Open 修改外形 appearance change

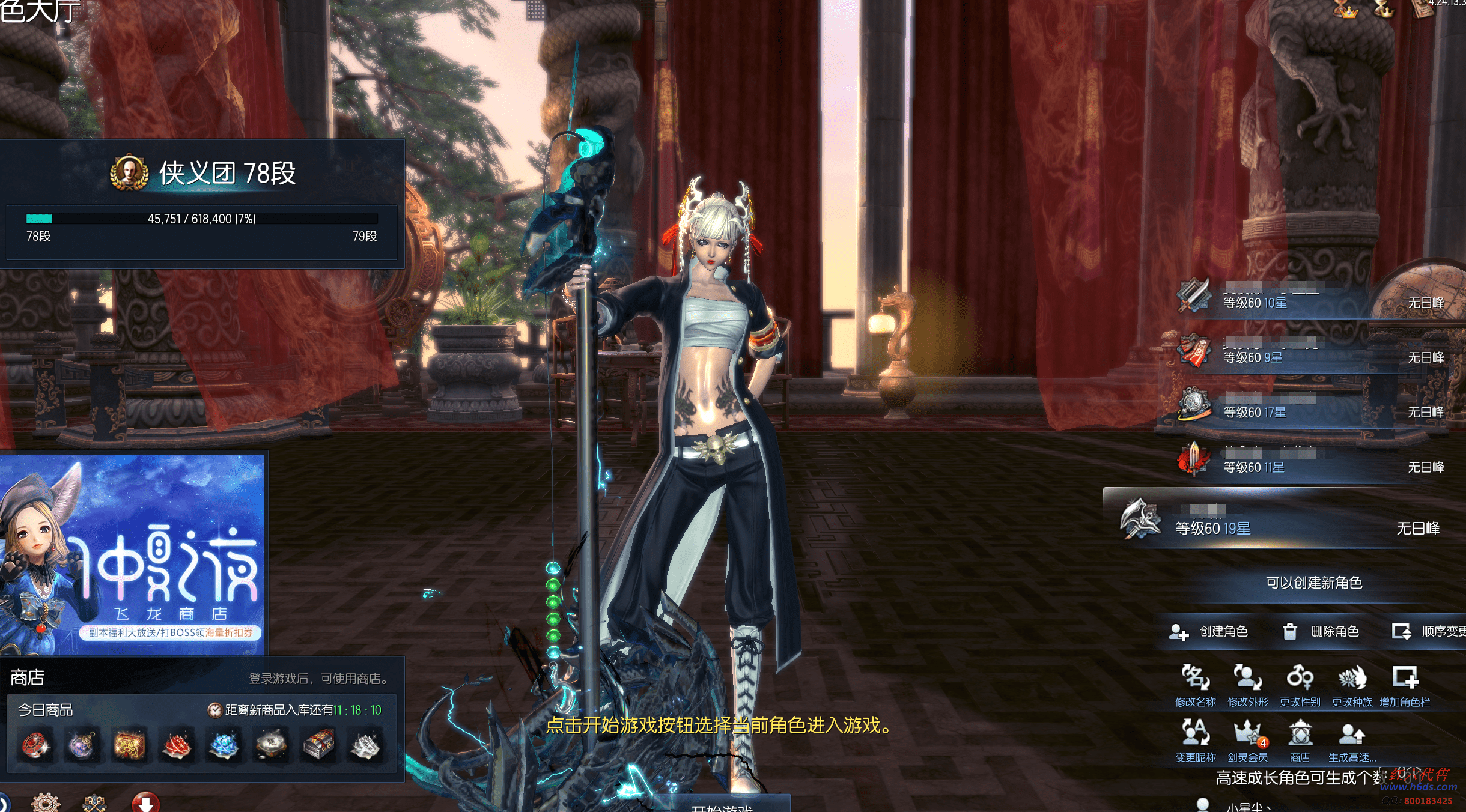pos(1247,685)
